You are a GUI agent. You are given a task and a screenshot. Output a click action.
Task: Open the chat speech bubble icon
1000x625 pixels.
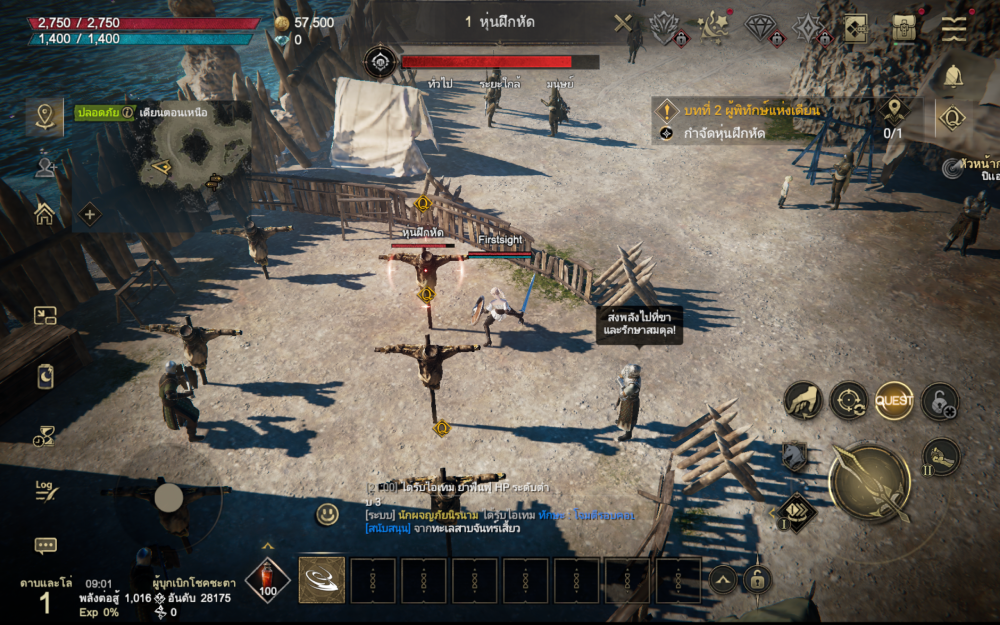45,545
